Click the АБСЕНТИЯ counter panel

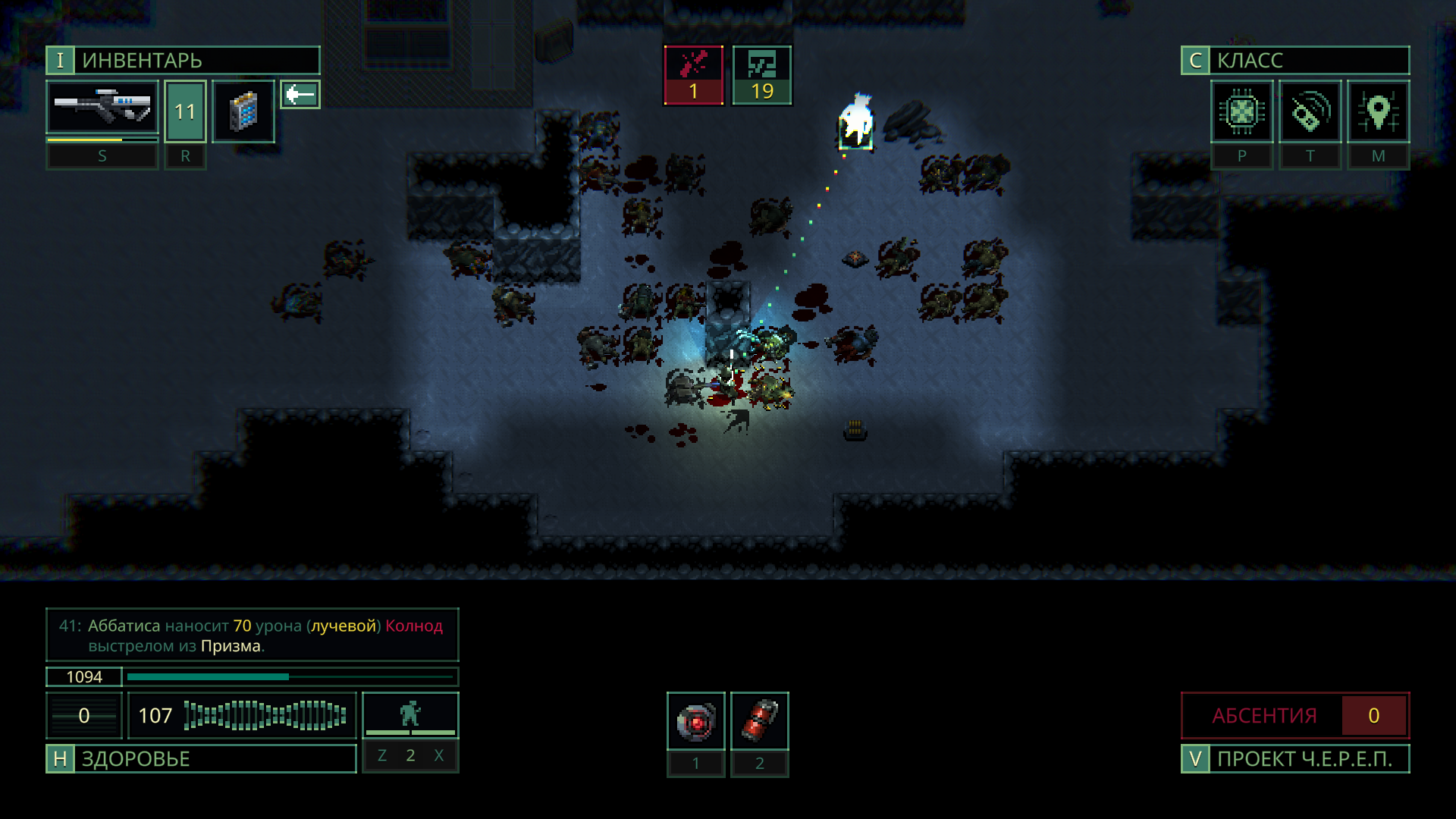1294,715
